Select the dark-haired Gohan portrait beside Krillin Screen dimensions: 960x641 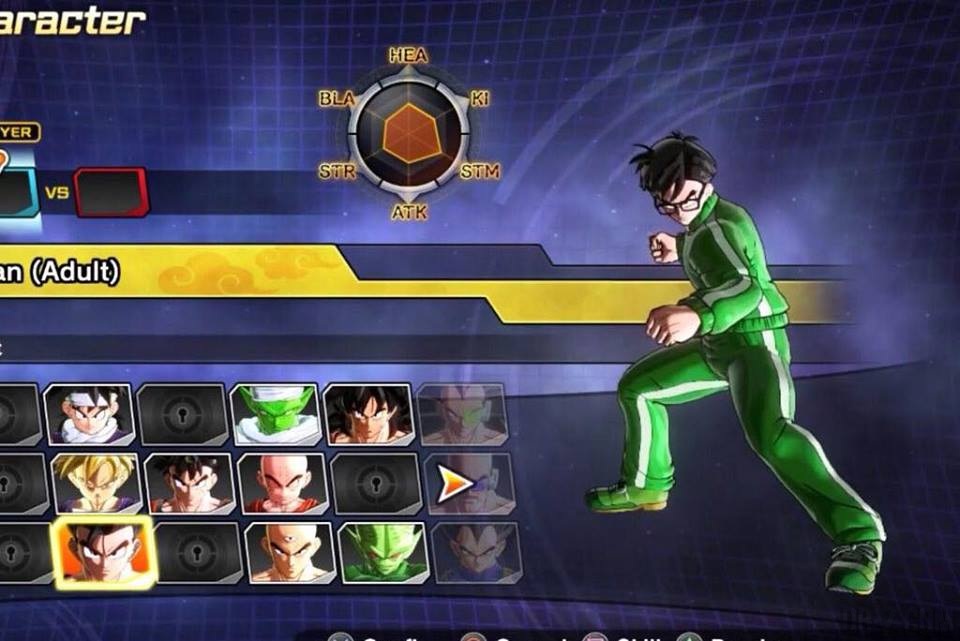pos(190,483)
